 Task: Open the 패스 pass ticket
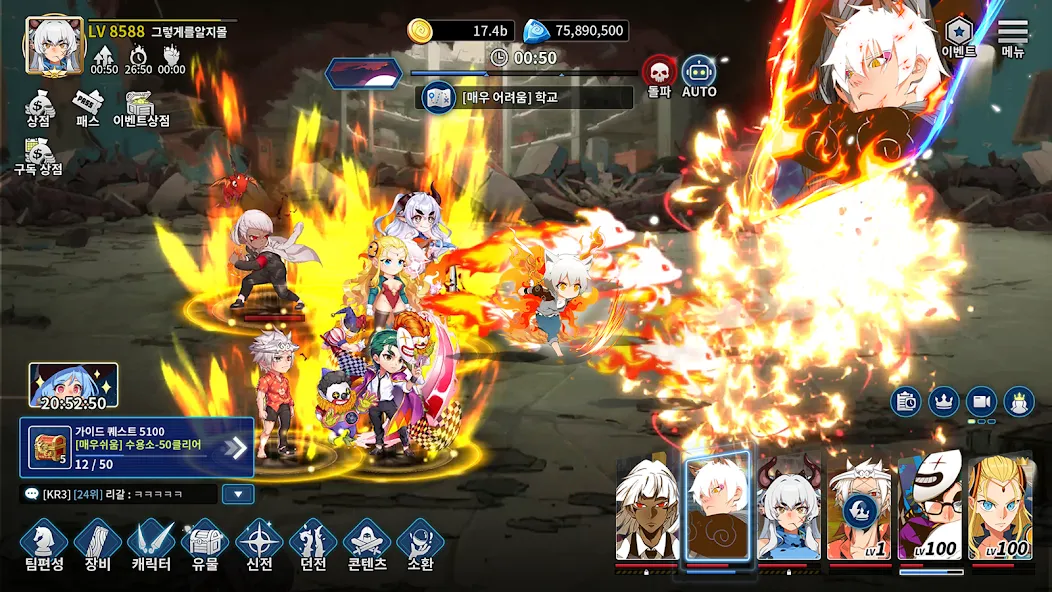tap(88, 108)
